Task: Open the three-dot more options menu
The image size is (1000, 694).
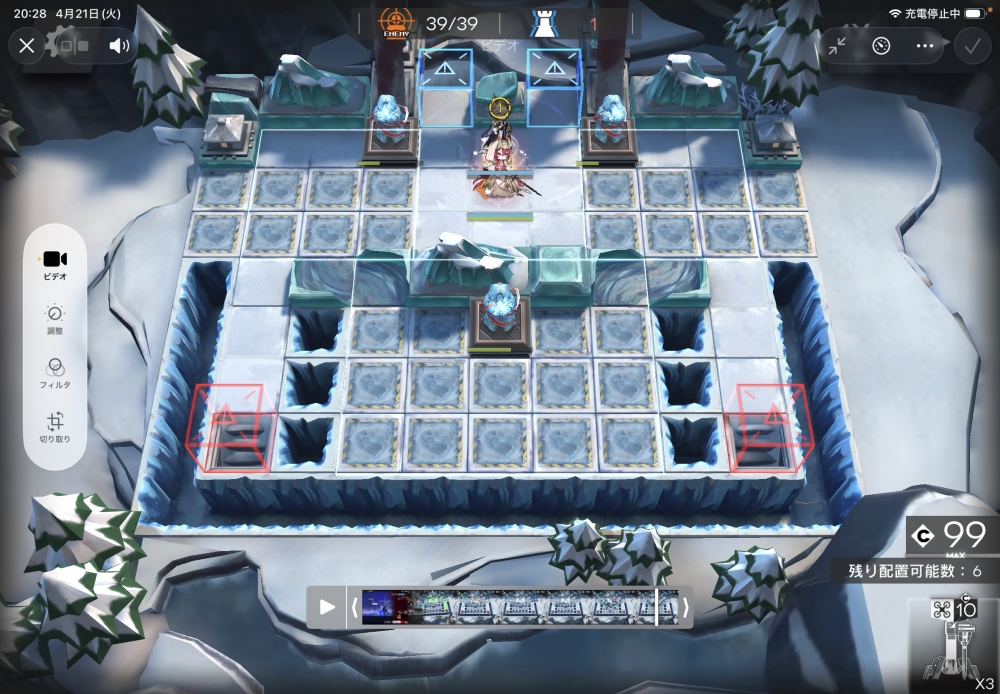Action: (924, 46)
